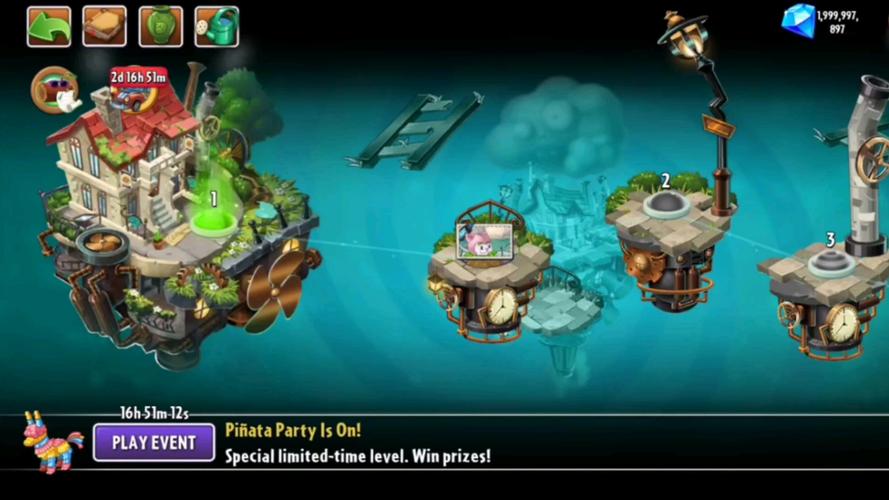Go back with the green arrow button
889x500 pixels.
pyautogui.click(x=49, y=27)
